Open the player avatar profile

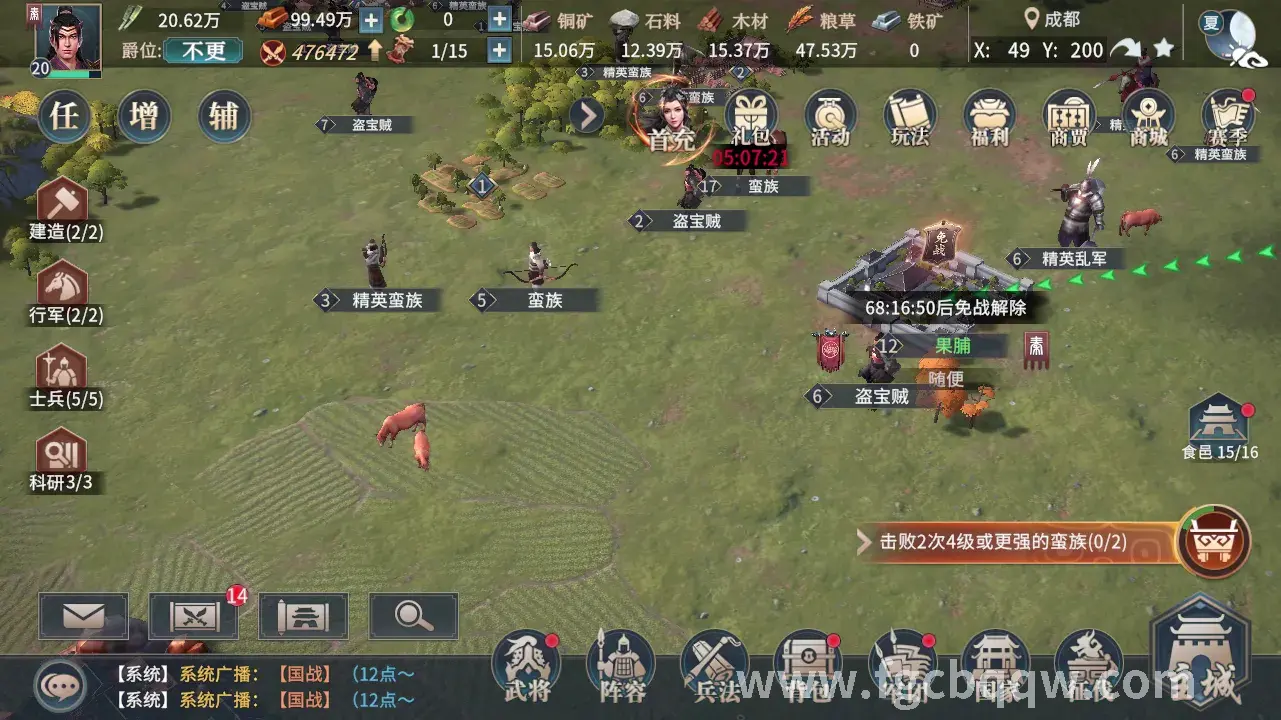68,40
